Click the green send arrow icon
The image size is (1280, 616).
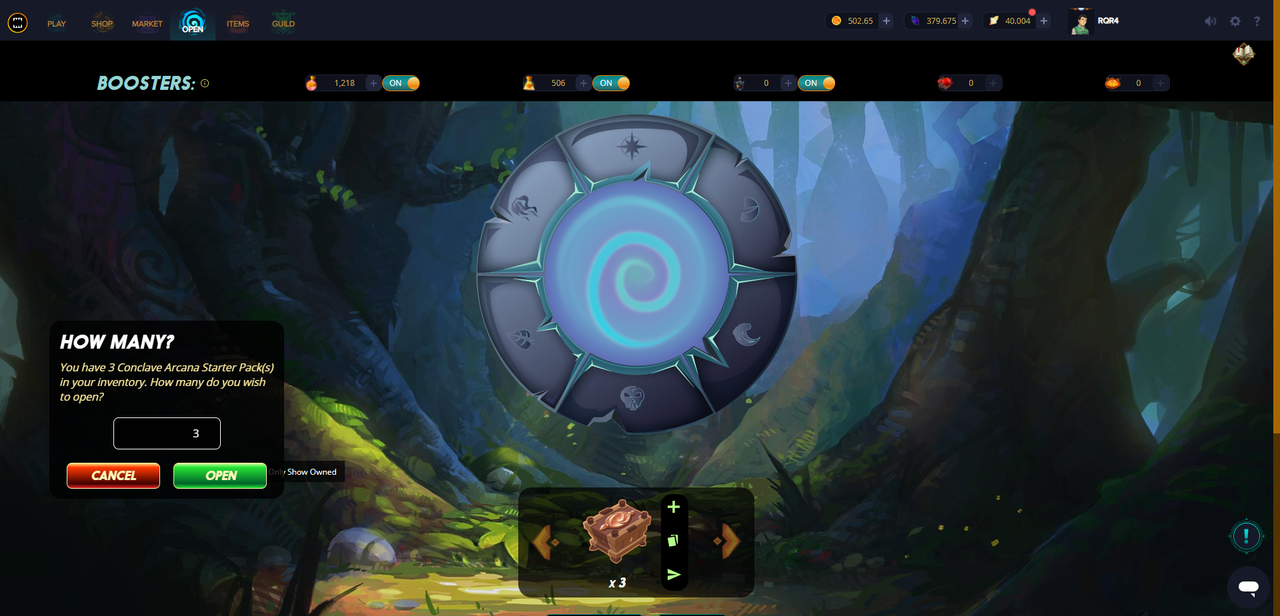673,574
